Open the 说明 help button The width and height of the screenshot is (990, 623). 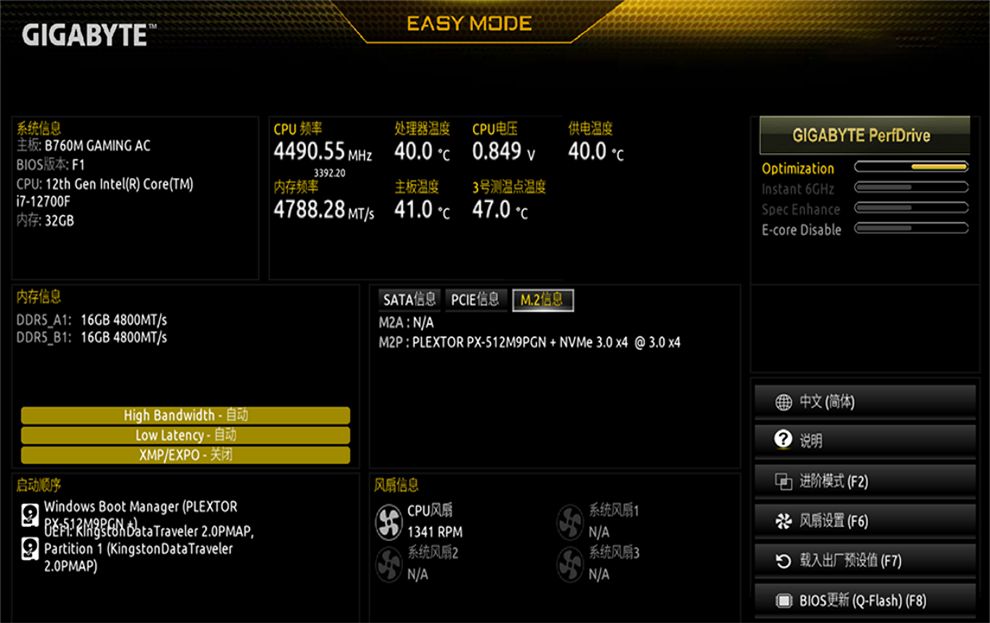point(864,441)
